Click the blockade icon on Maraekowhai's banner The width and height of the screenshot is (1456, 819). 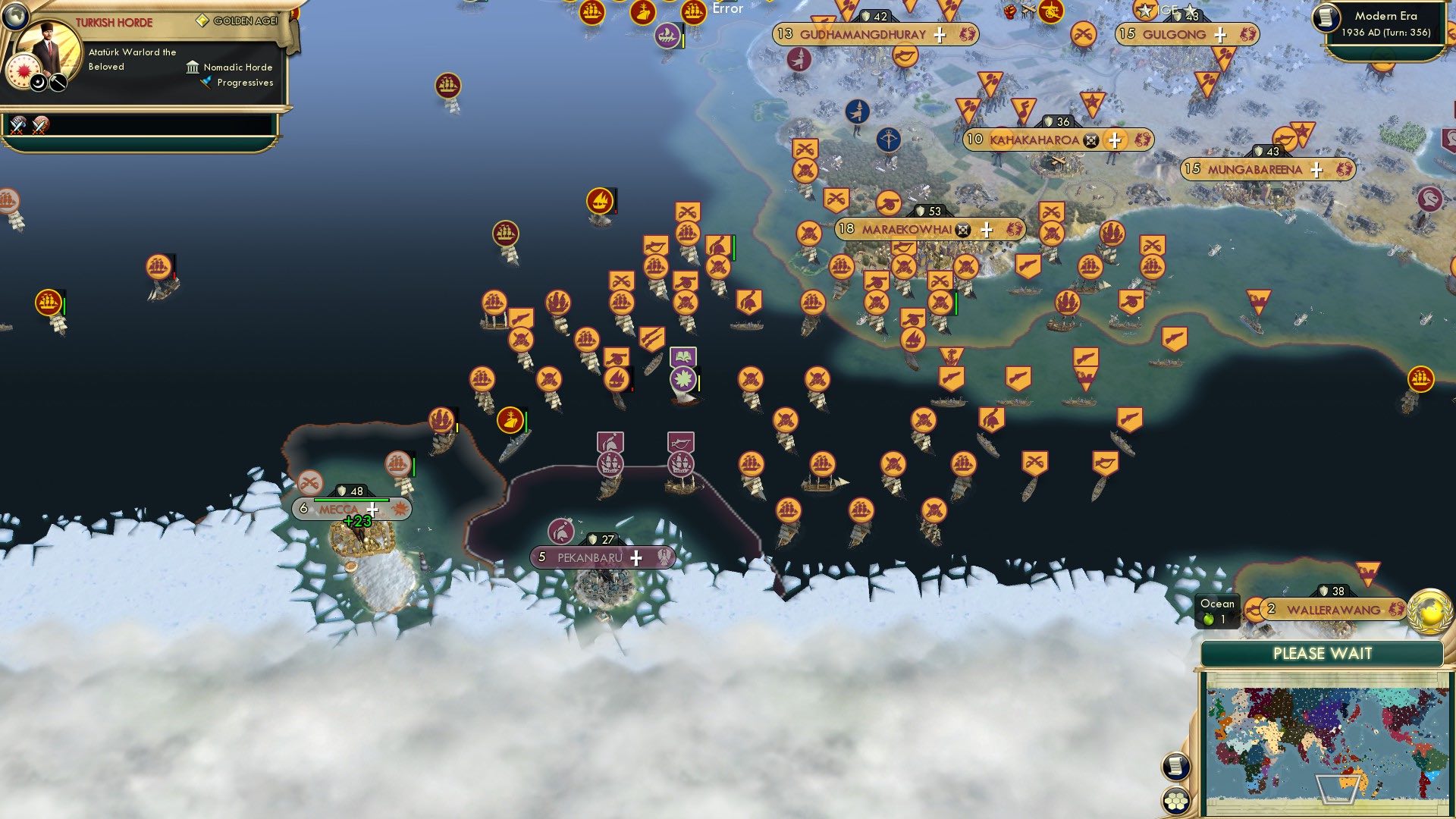click(x=962, y=229)
